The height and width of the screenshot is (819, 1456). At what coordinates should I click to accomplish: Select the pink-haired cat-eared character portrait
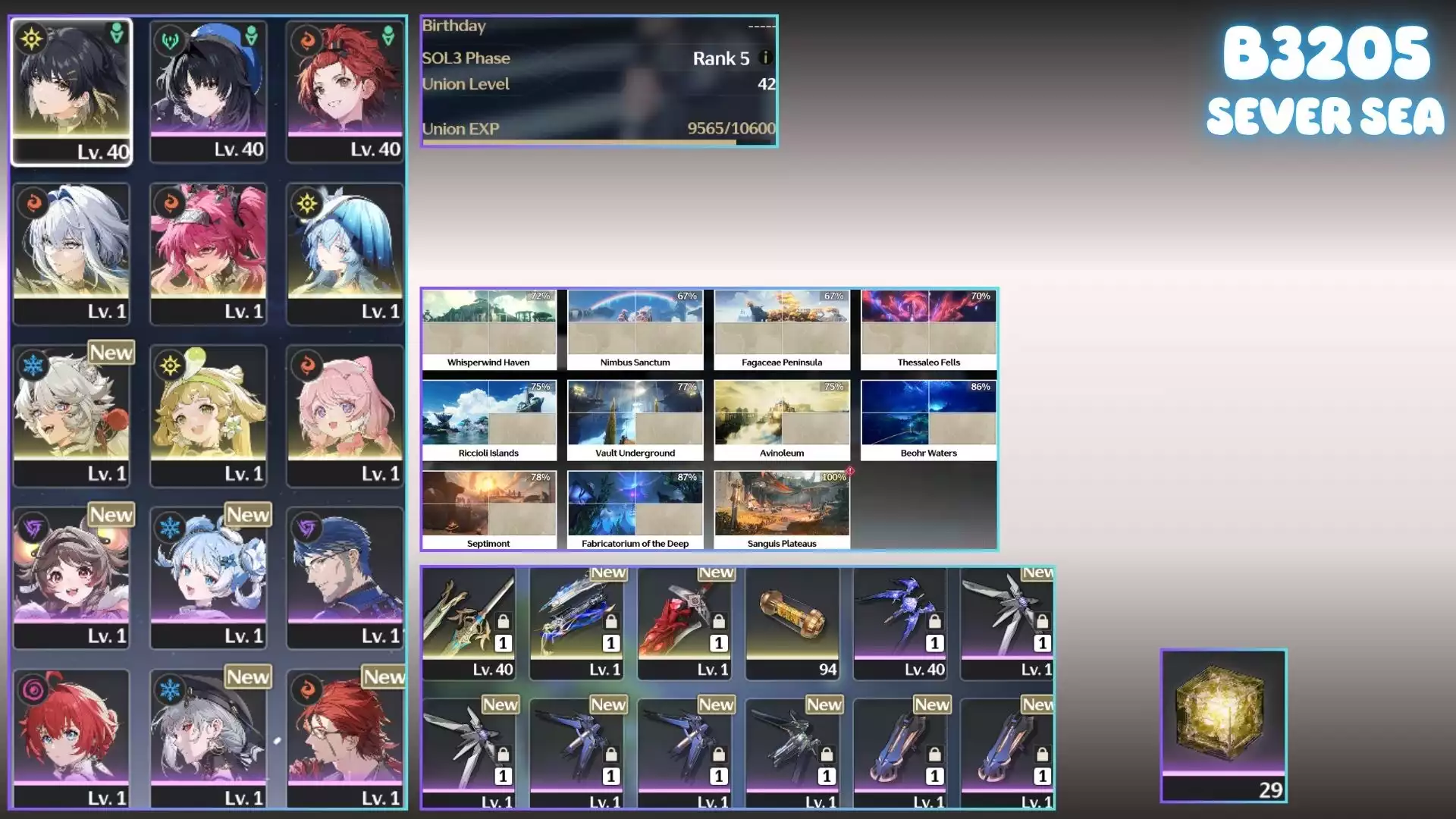pos(345,416)
